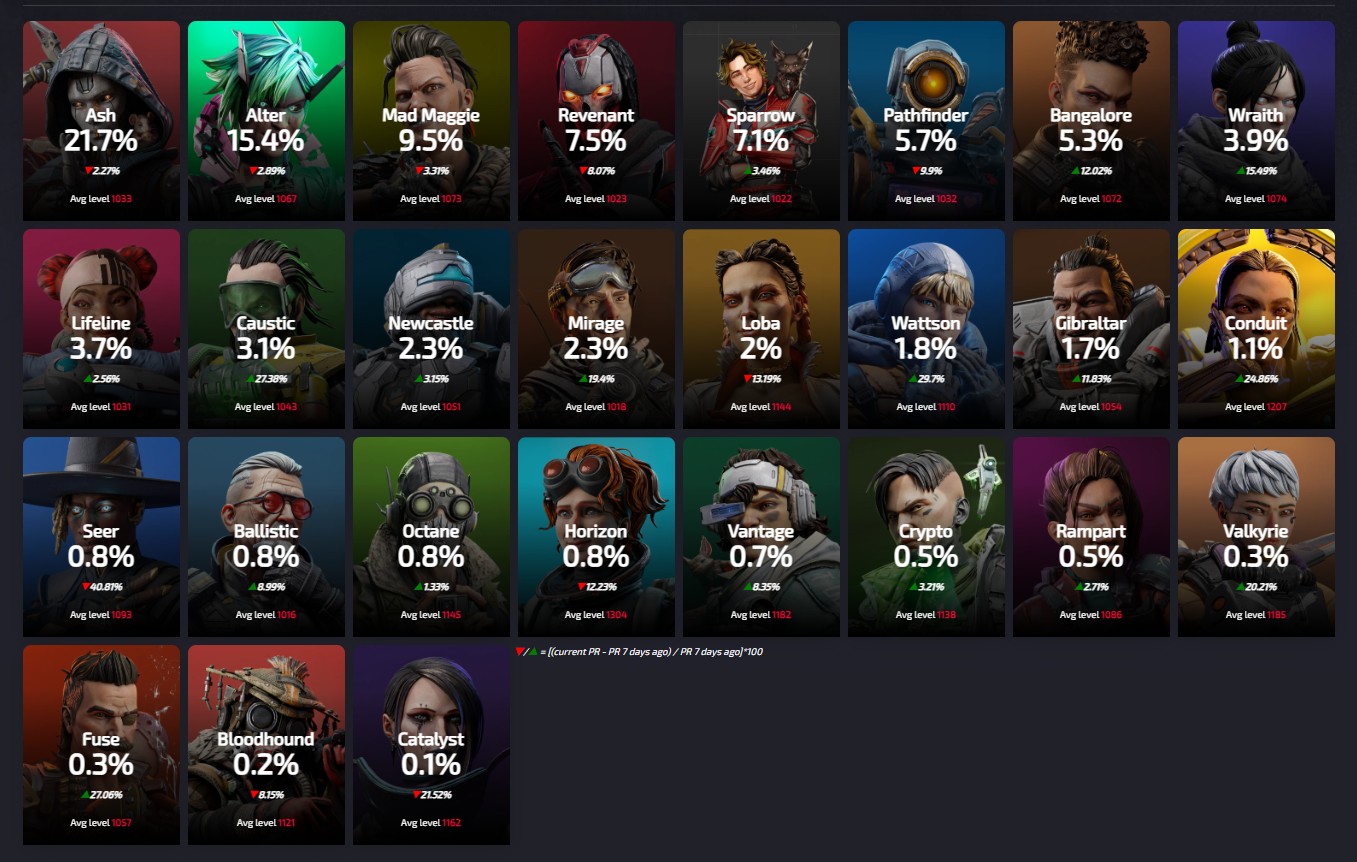Select the Wraith card

pos(1256,121)
